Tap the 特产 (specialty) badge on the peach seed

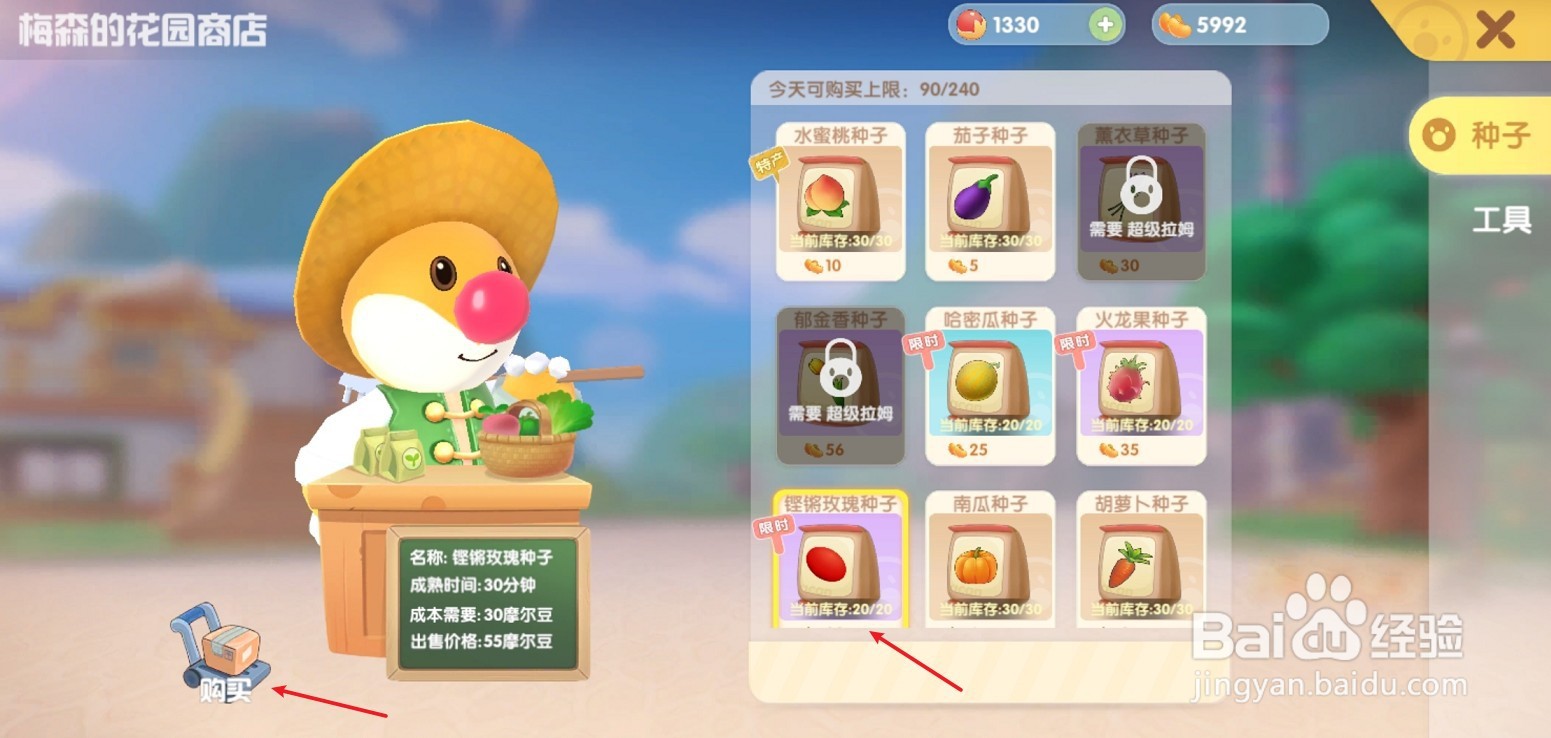pos(770,162)
